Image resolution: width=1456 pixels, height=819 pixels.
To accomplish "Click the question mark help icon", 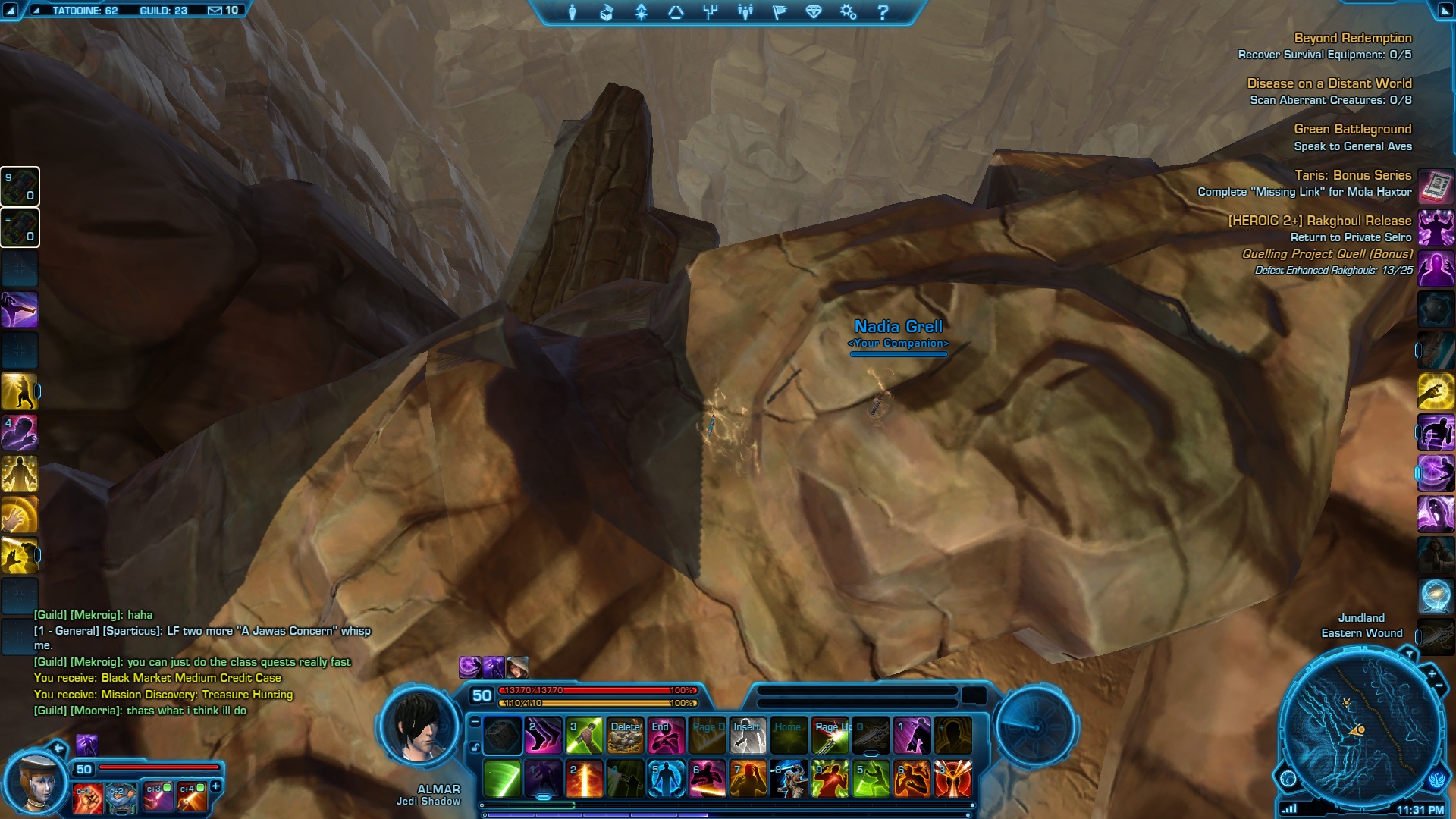I will click(883, 12).
